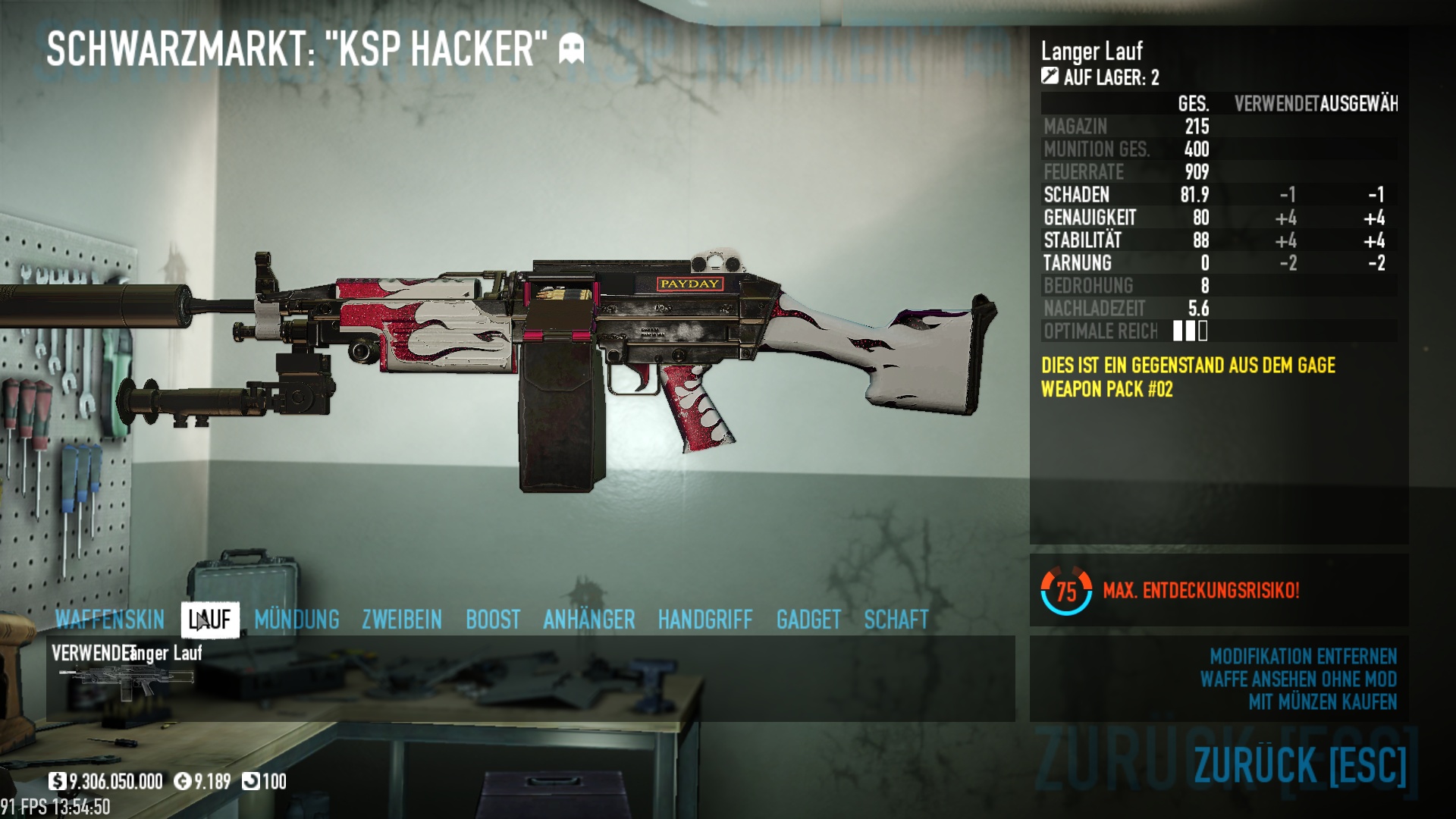Image resolution: width=1456 pixels, height=819 pixels.
Task: Switch to the Zweibein tab
Action: [402, 620]
